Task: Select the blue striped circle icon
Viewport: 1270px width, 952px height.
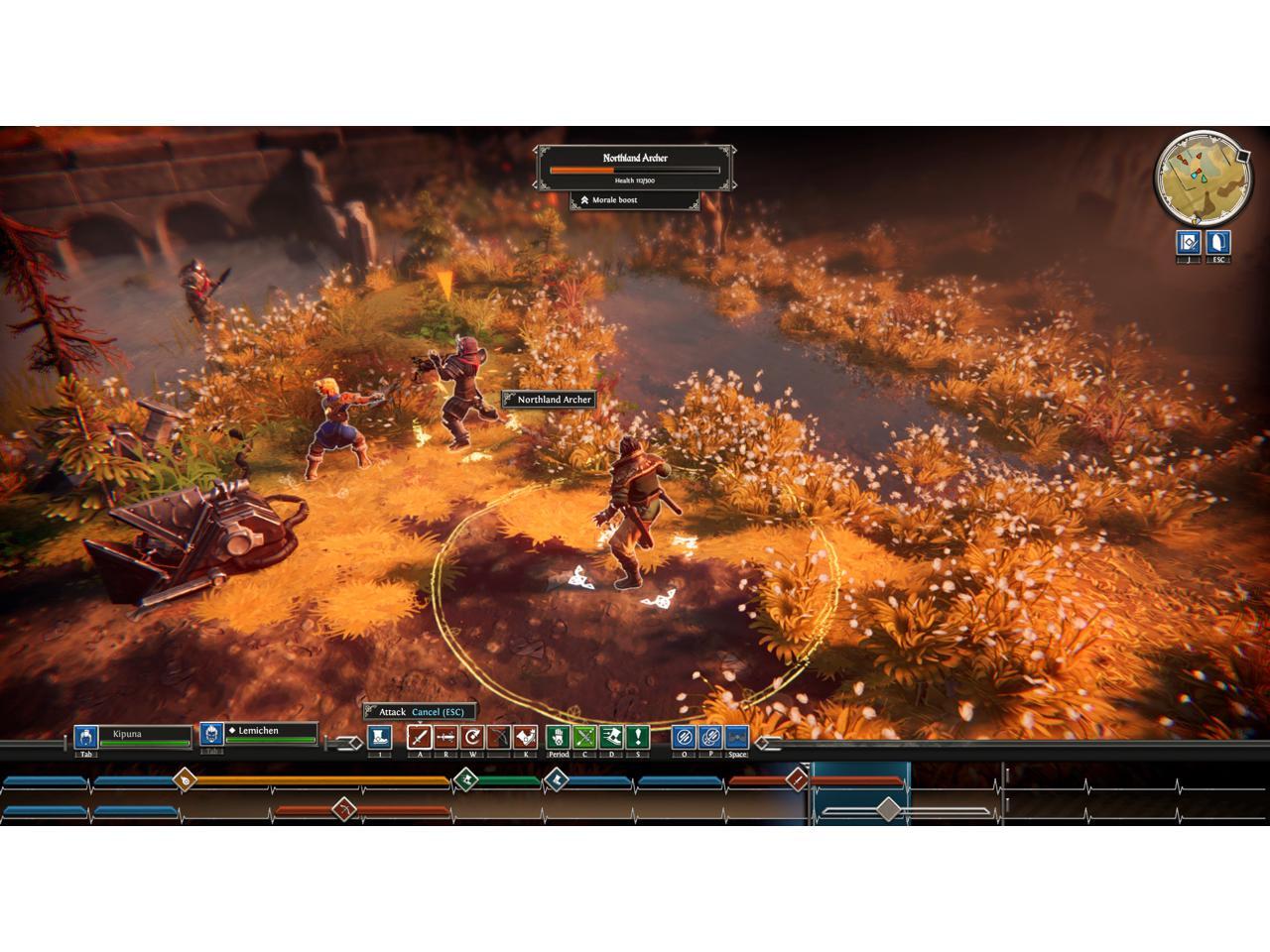Action: [x=684, y=737]
